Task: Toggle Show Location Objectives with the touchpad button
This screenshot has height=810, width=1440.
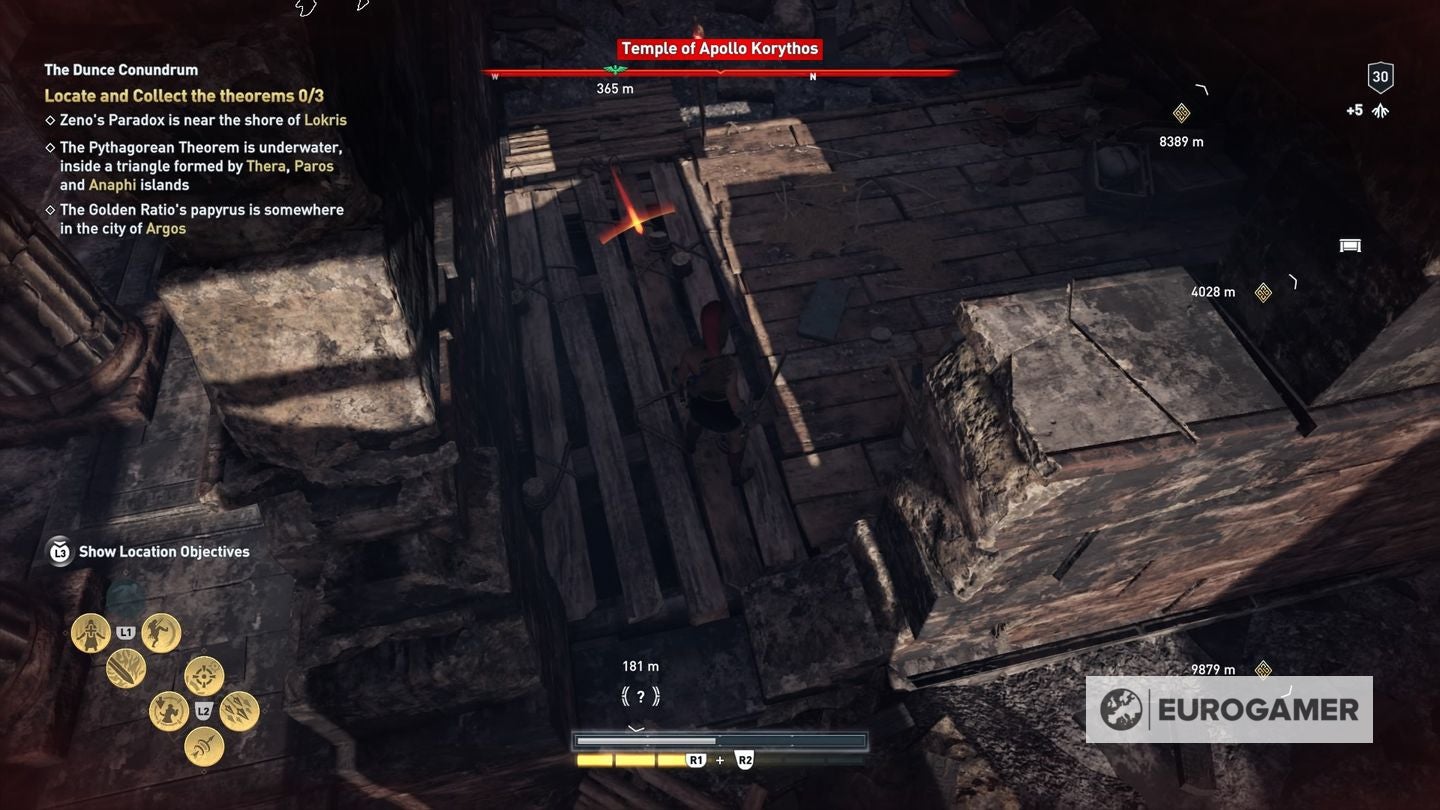Action: pyautogui.click(x=59, y=551)
